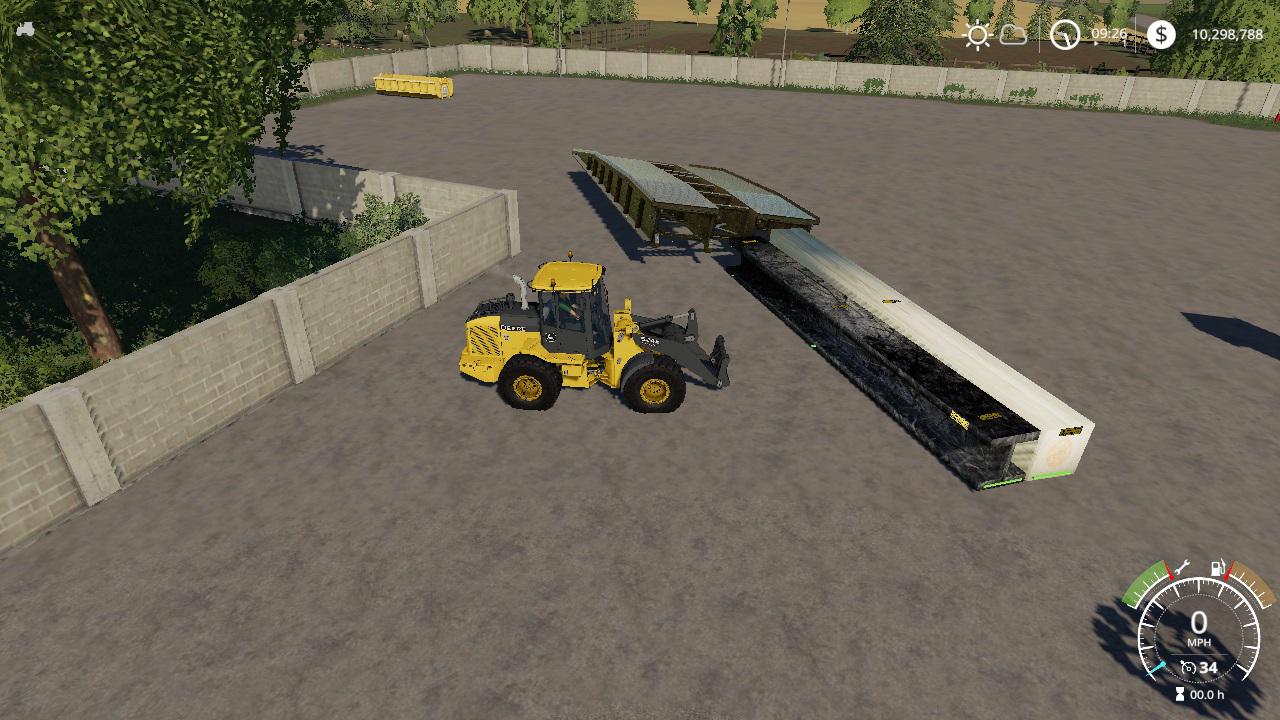Click the green condition gauge arc
Image resolution: width=1280 pixels, height=720 pixels.
(1148, 580)
